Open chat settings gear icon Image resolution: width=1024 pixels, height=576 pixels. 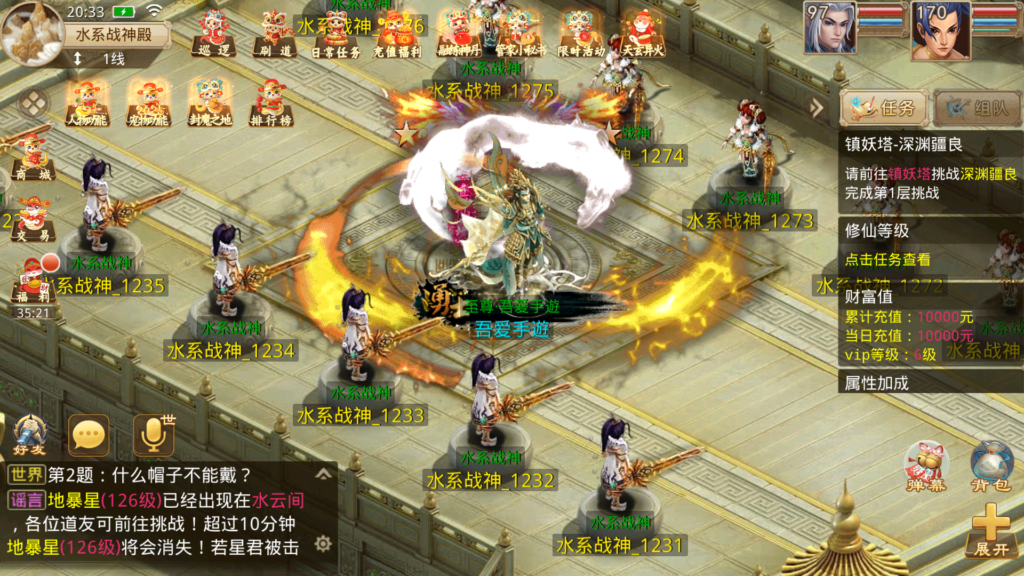click(x=323, y=543)
